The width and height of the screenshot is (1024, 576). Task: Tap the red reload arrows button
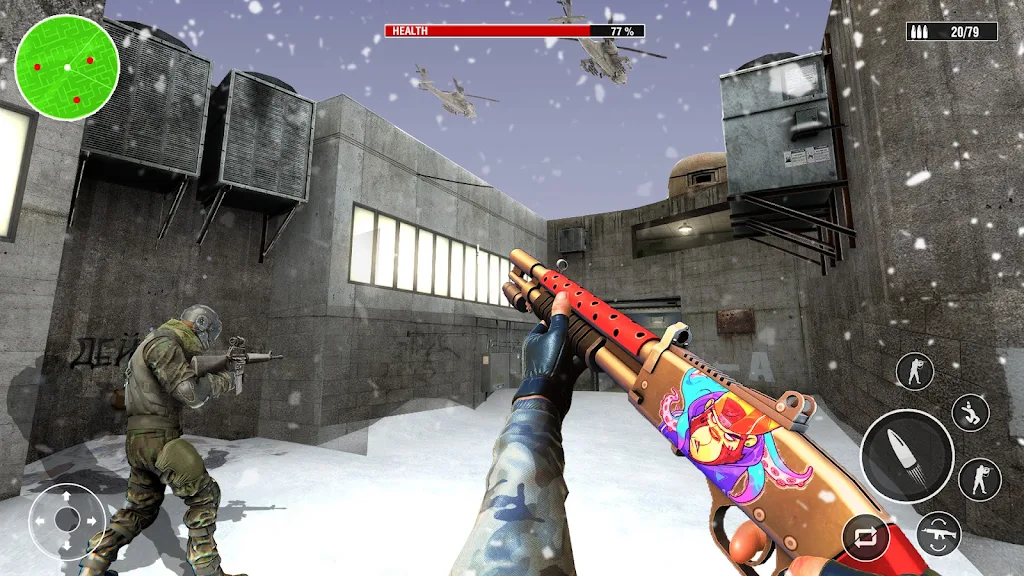click(x=864, y=537)
